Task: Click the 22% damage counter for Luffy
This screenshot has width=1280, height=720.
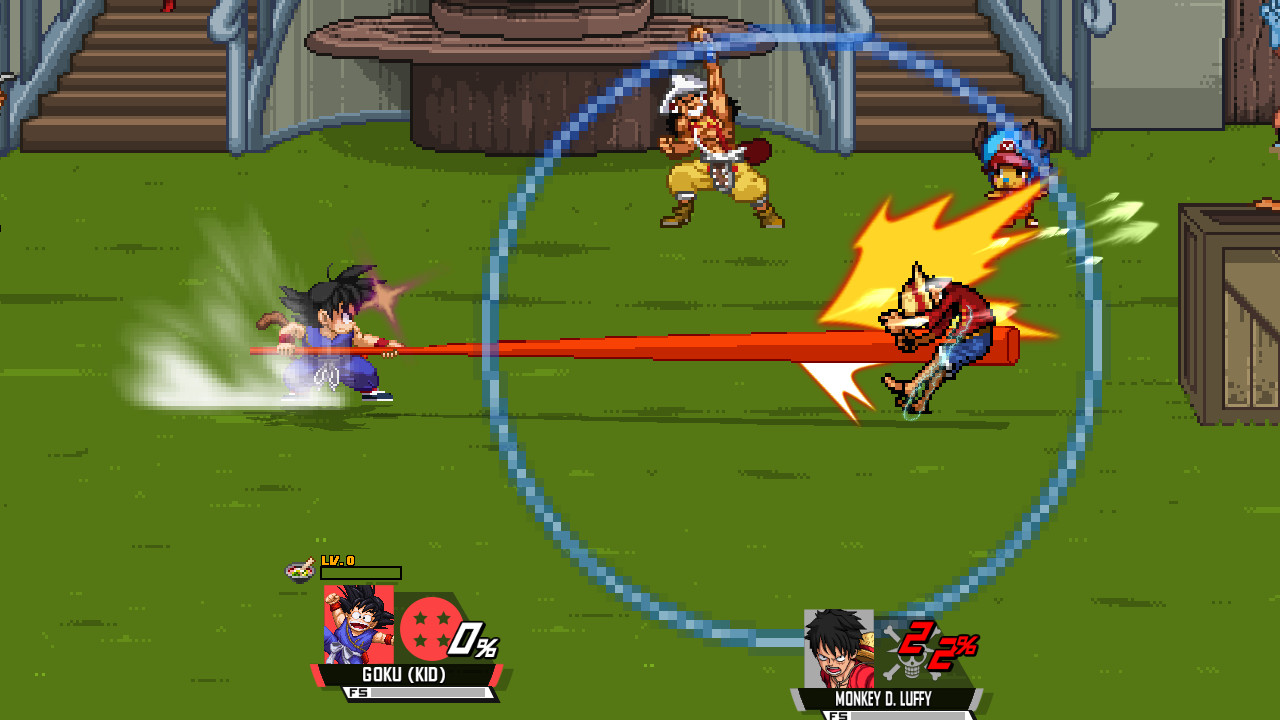Action: (x=940, y=648)
